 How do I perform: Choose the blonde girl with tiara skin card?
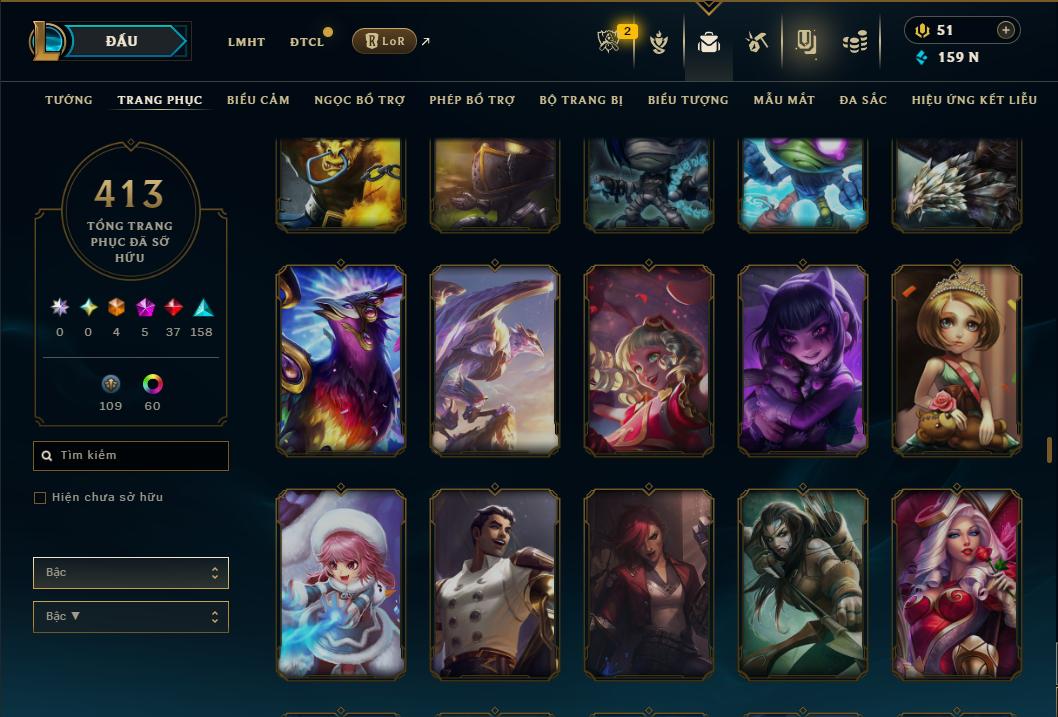956,360
